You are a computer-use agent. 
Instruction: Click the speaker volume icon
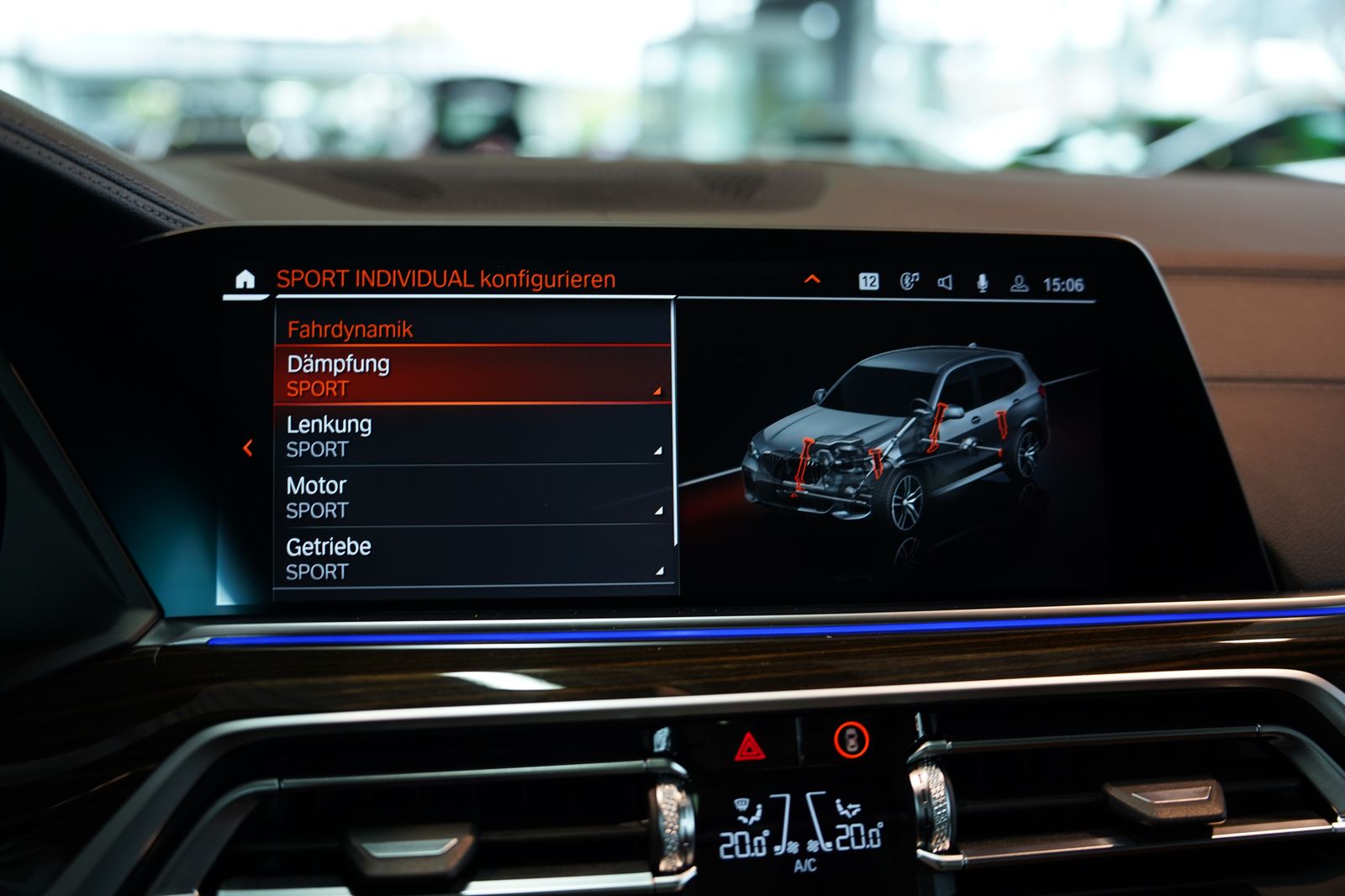click(x=945, y=282)
